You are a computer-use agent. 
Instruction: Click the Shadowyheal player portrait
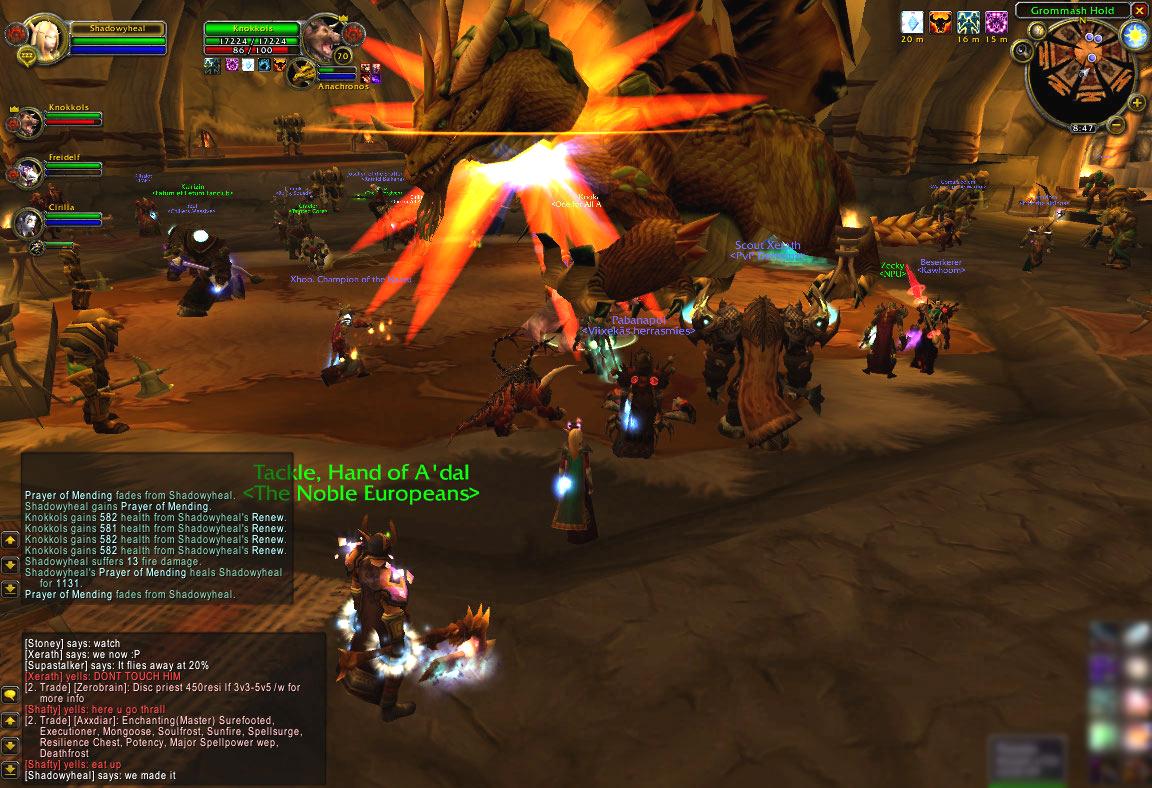coord(42,38)
